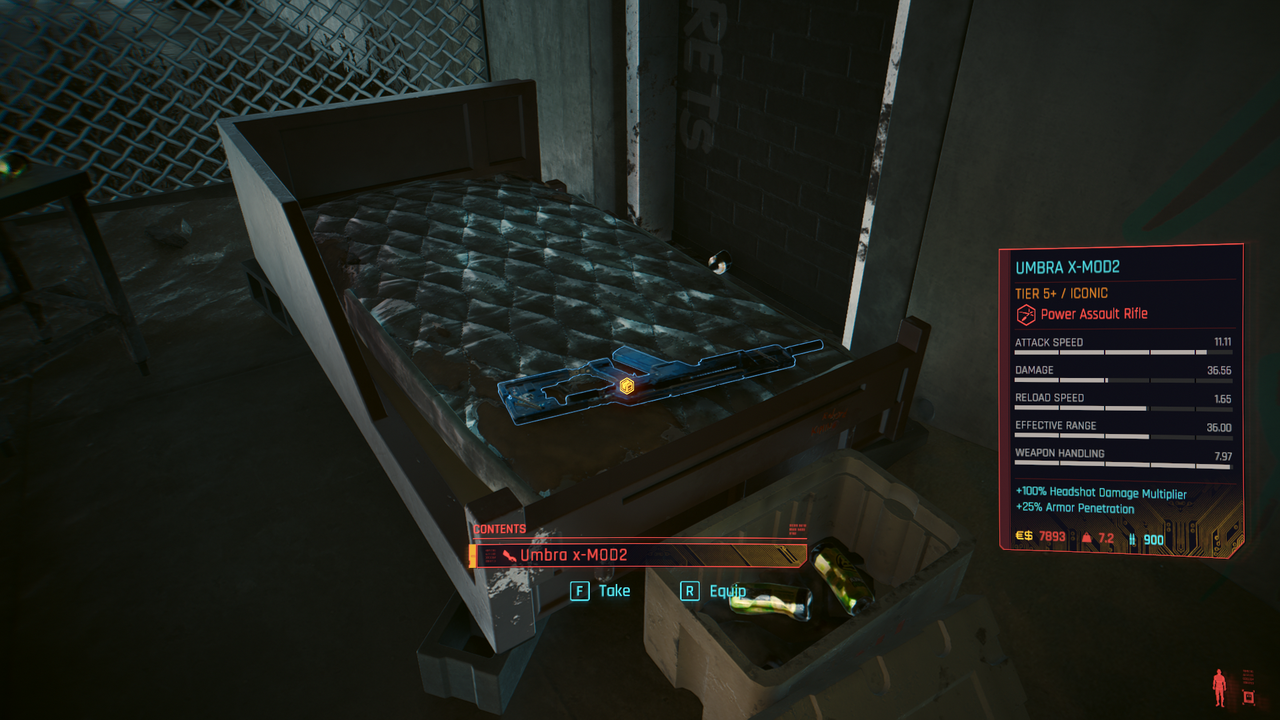Screen dimensions: 1280x720
Task: Select the Umbra x-MOD2 contents row
Action: pyautogui.click(x=640, y=555)
